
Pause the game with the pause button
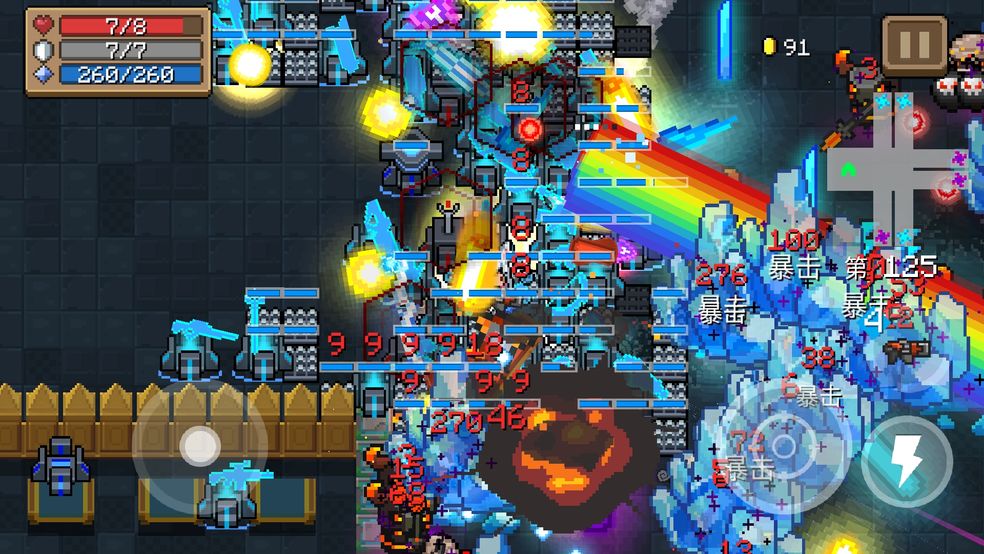[x=915, y=46]
